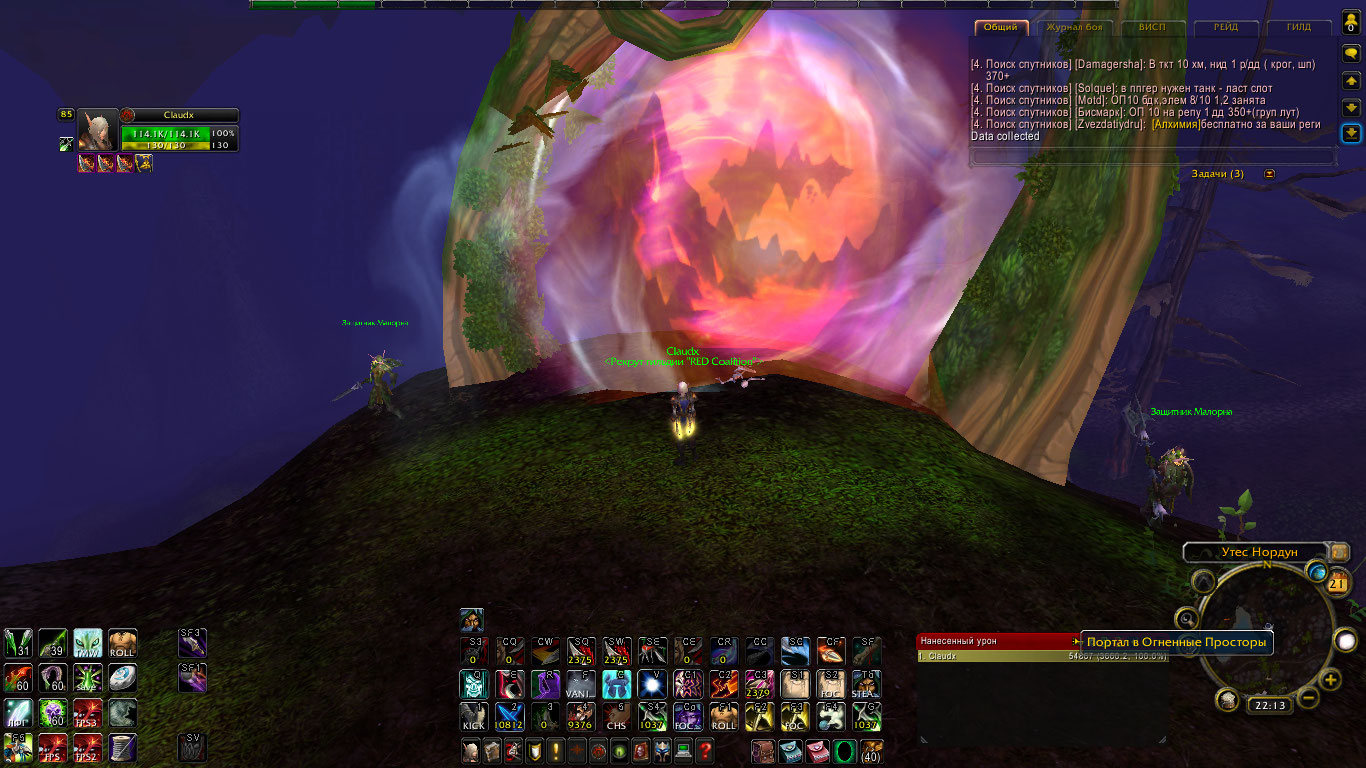Screen dimensions: 1366x768
Task: Select the РЕЙД chat tab
Action: coord(1227,28)
